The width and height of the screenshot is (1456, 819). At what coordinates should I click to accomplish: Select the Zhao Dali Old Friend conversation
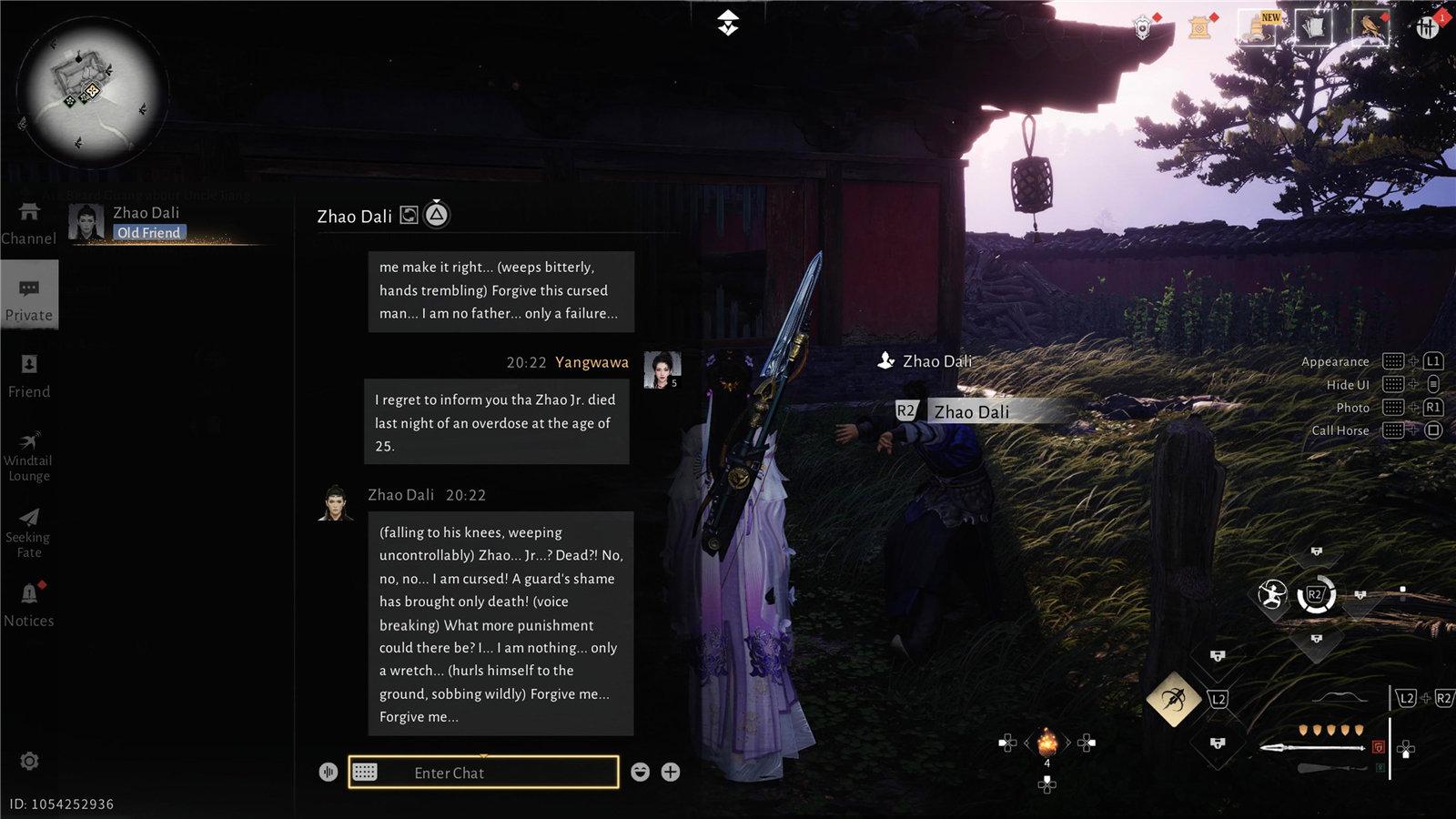point(146,223)
